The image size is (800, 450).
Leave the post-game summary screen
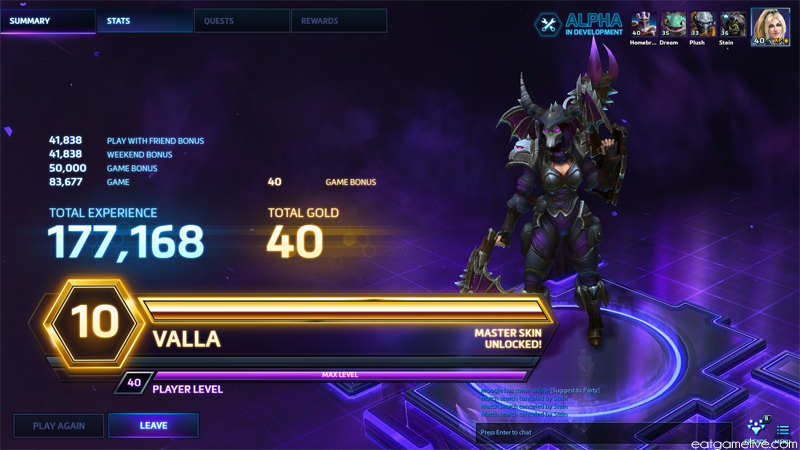(153, 426)
